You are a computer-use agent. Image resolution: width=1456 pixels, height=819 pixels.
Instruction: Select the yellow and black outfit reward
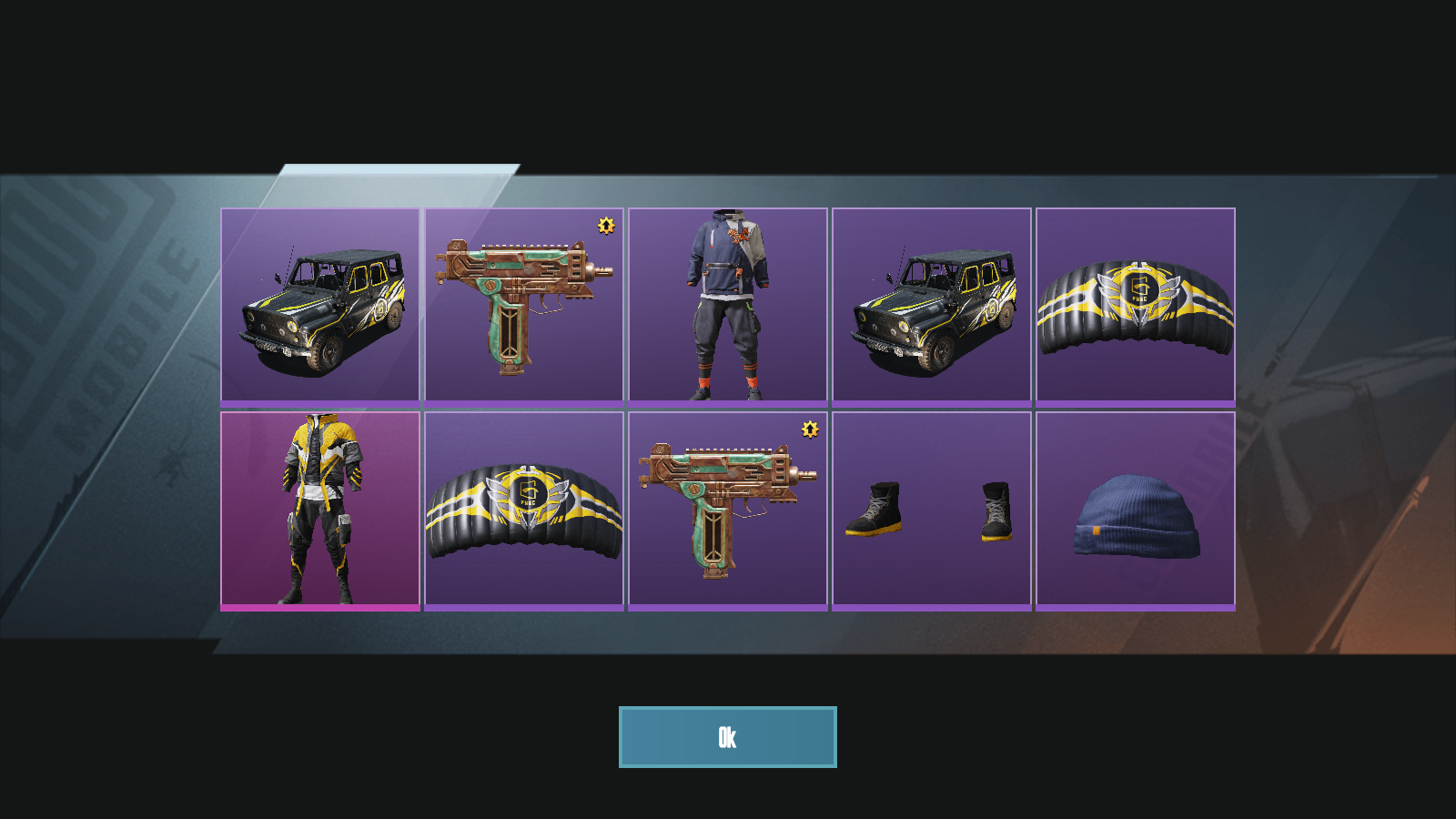319,510
